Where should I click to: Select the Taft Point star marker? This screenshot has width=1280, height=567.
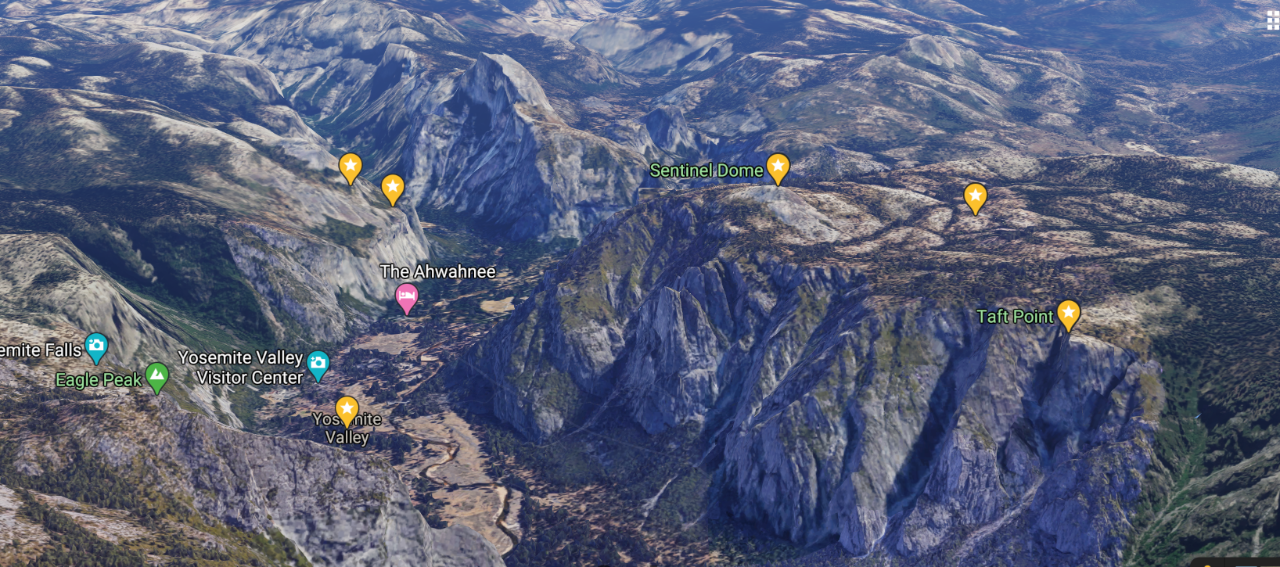click(1068, 314)
